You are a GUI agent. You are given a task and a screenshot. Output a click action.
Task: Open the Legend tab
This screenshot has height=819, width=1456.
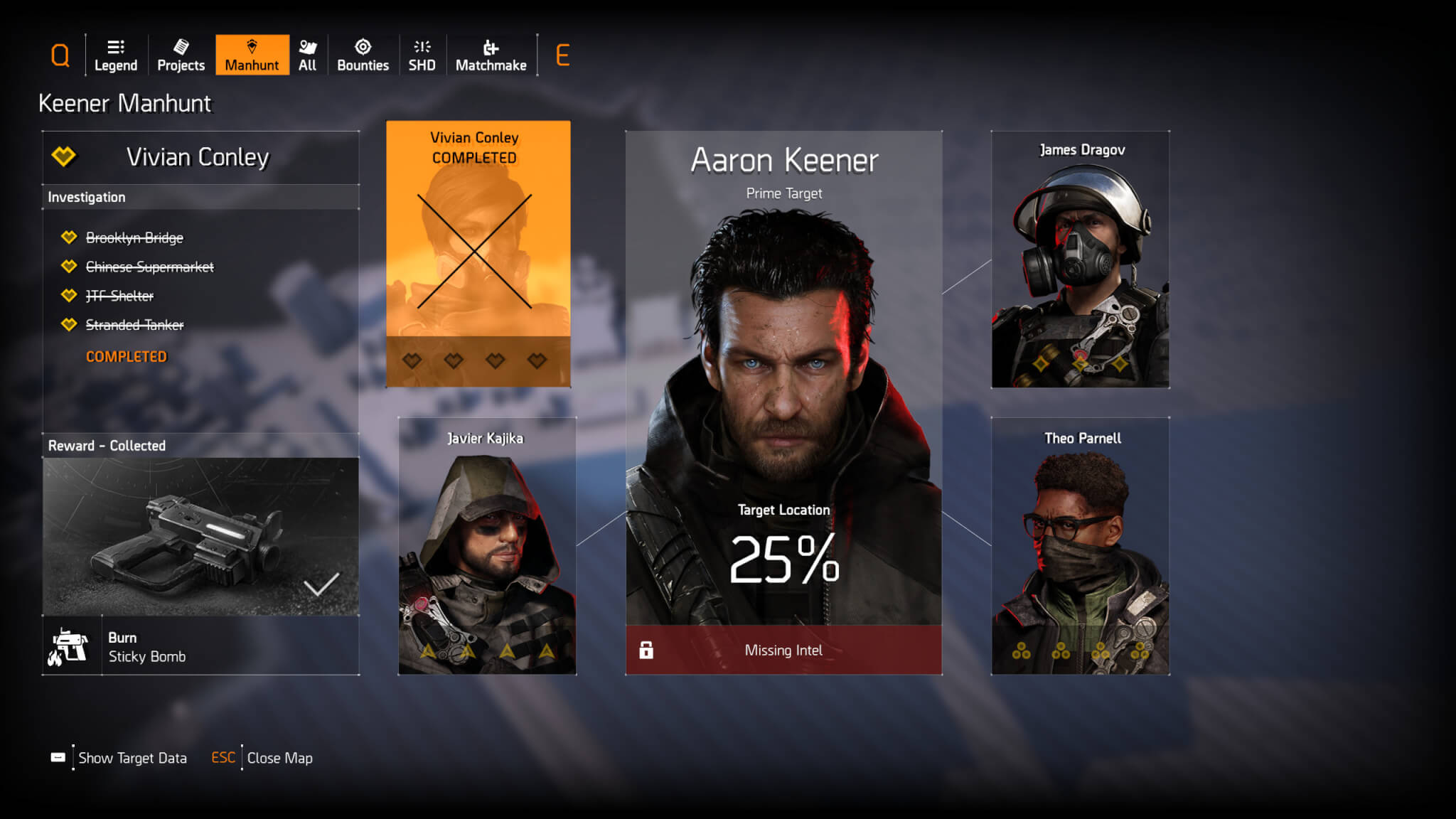click(x=116, y=55)
